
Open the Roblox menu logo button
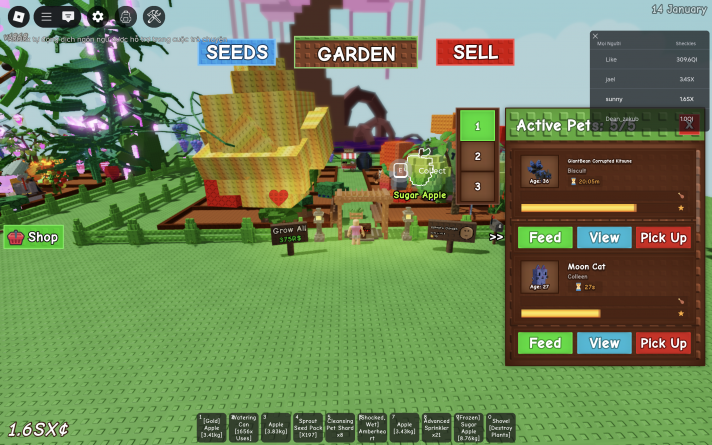(17, 16)
